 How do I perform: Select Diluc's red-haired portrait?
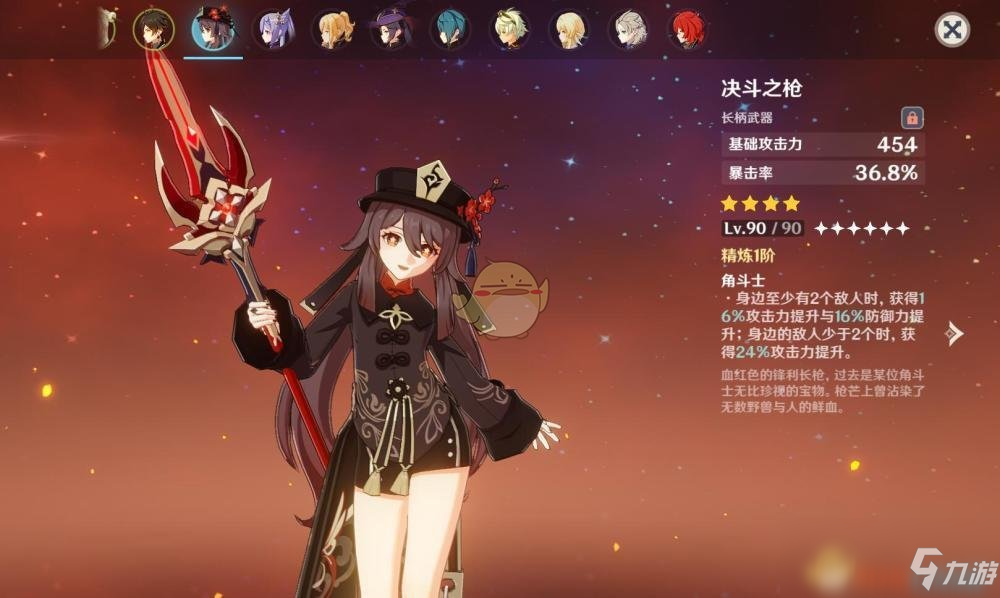(x=689, y=29)
